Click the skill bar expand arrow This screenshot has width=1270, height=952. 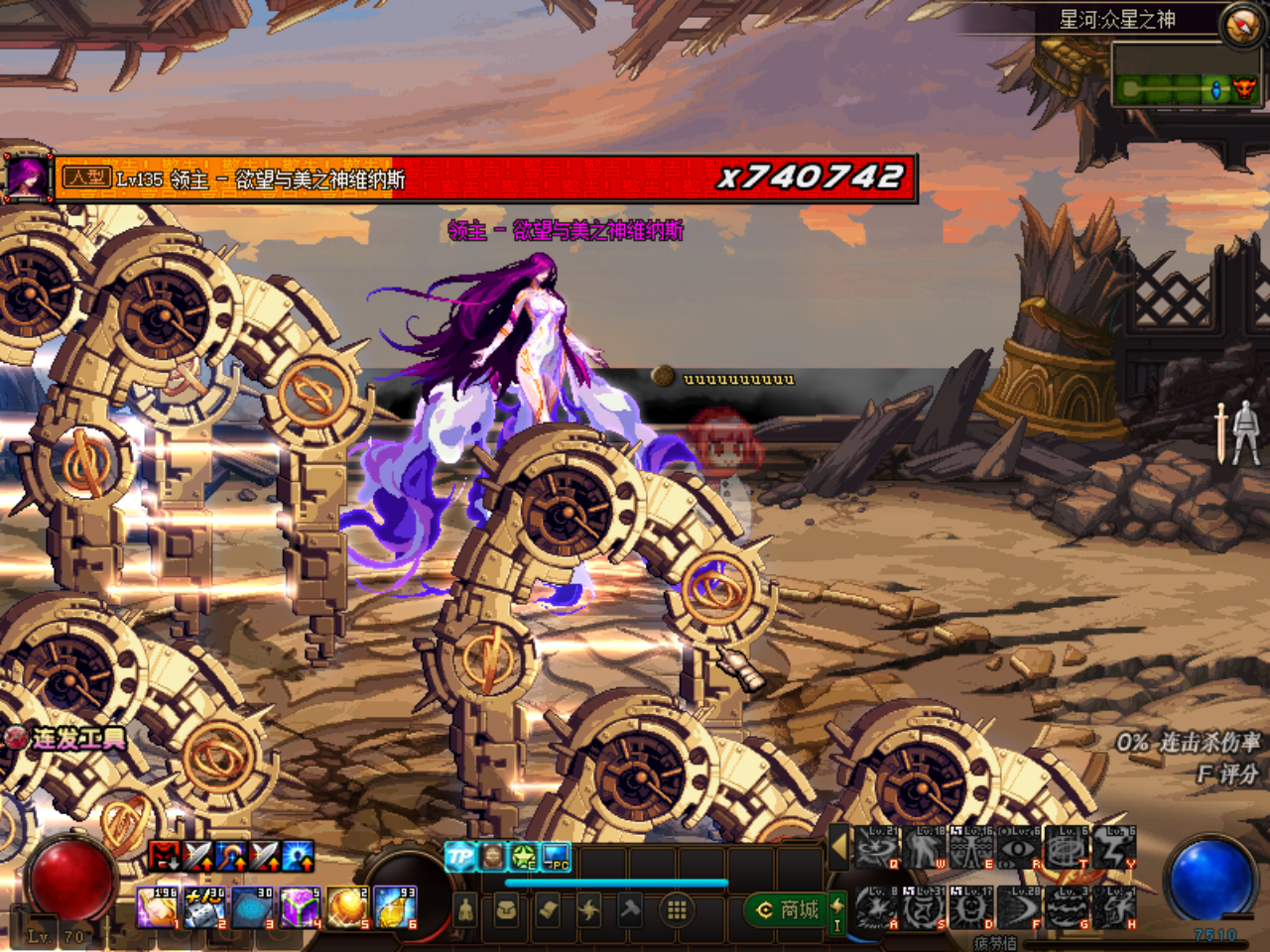point(839,846)
